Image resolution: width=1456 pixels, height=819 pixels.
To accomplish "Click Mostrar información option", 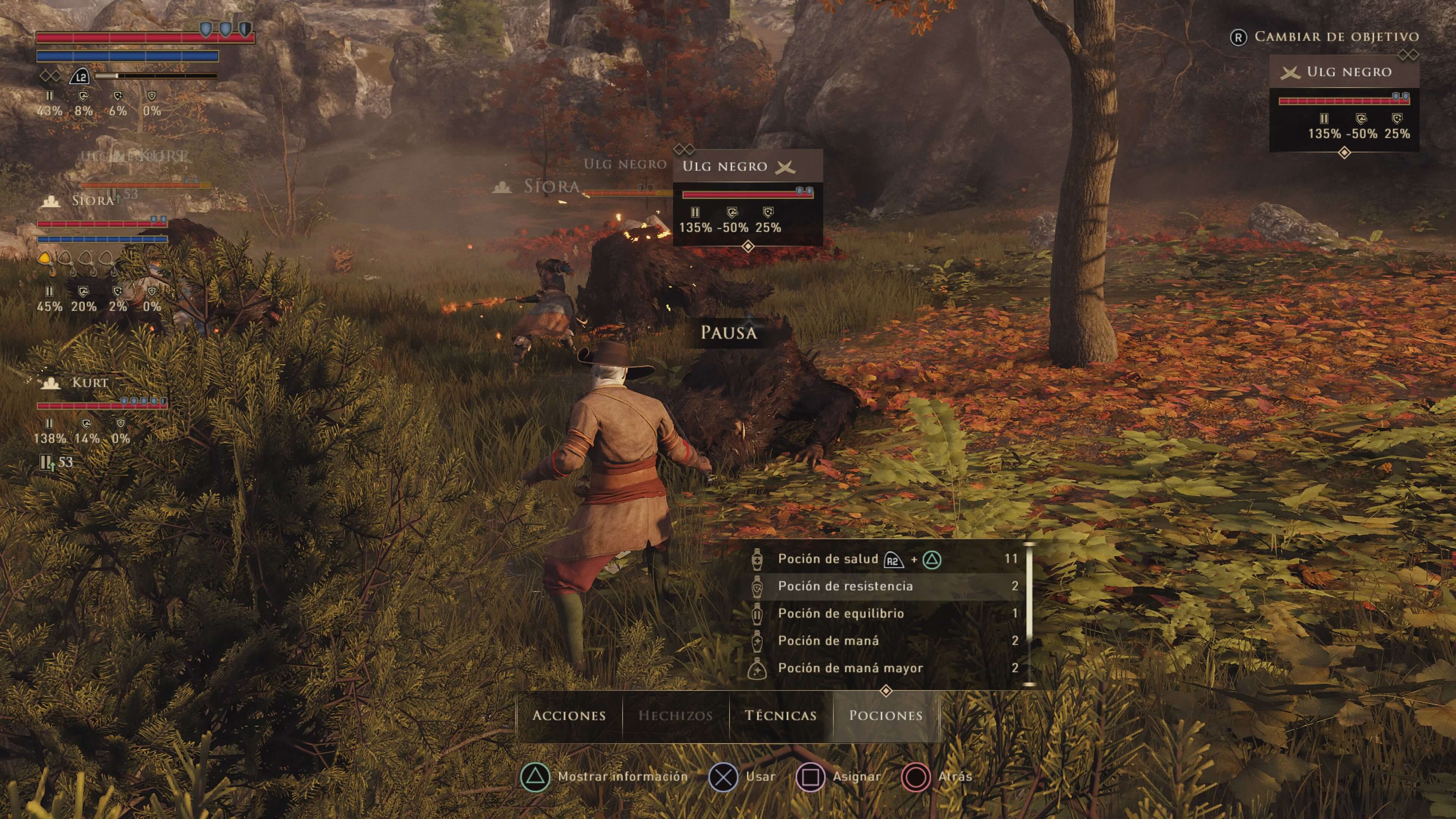I will tap(622, 777).
